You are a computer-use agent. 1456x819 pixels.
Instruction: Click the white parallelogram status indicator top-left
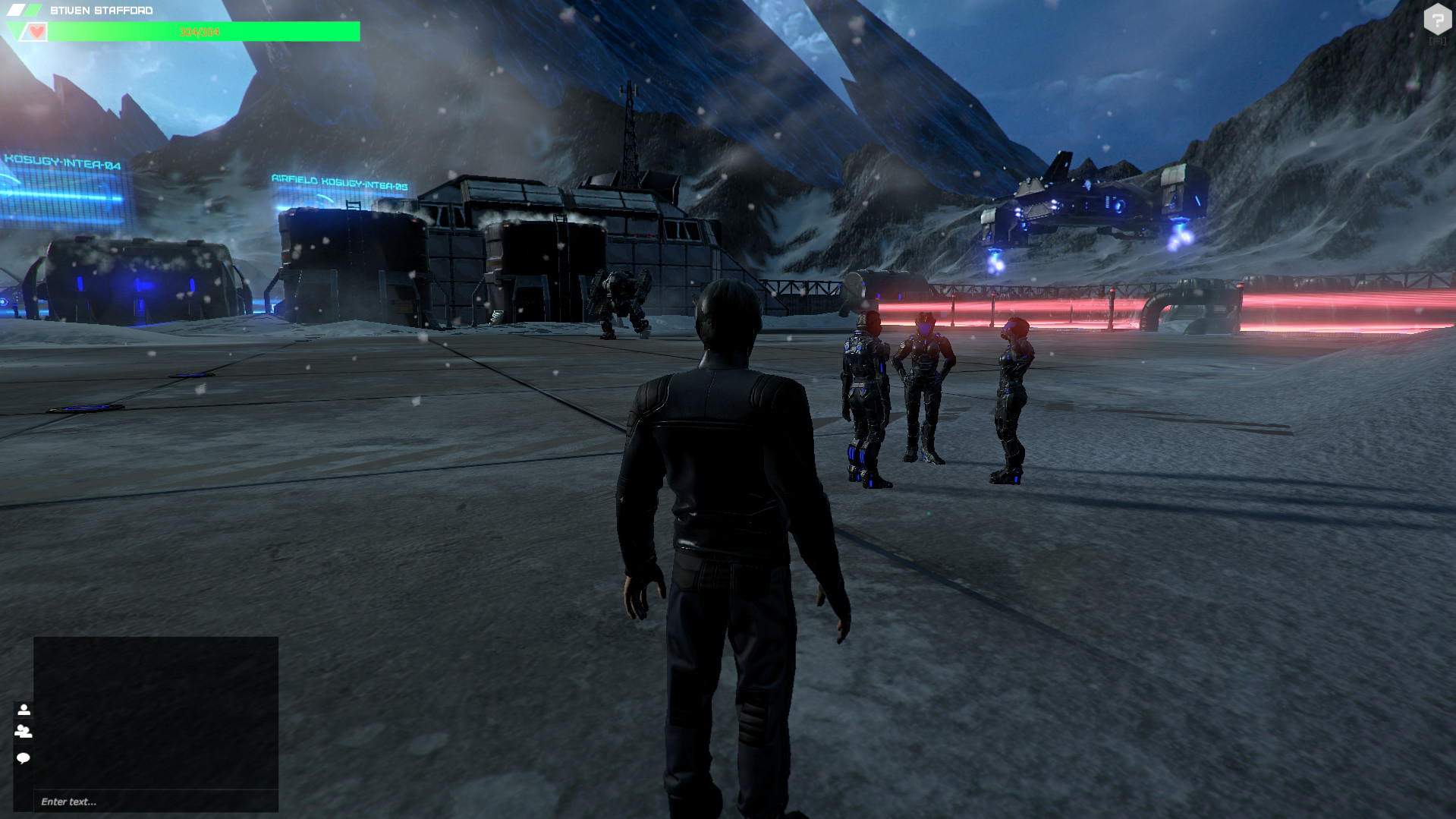[x=17, y=8]
